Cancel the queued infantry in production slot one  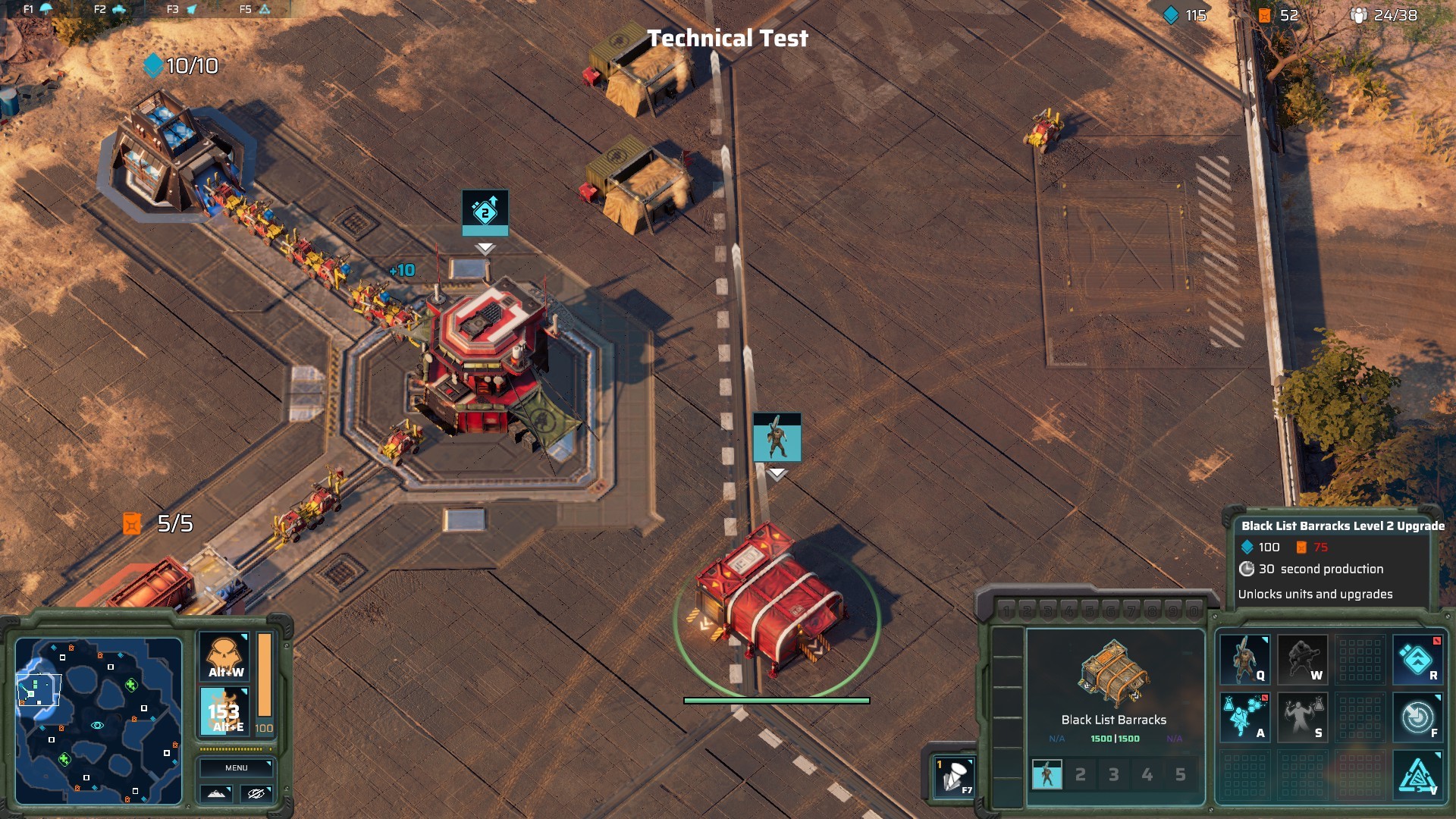coord(1047,774)
